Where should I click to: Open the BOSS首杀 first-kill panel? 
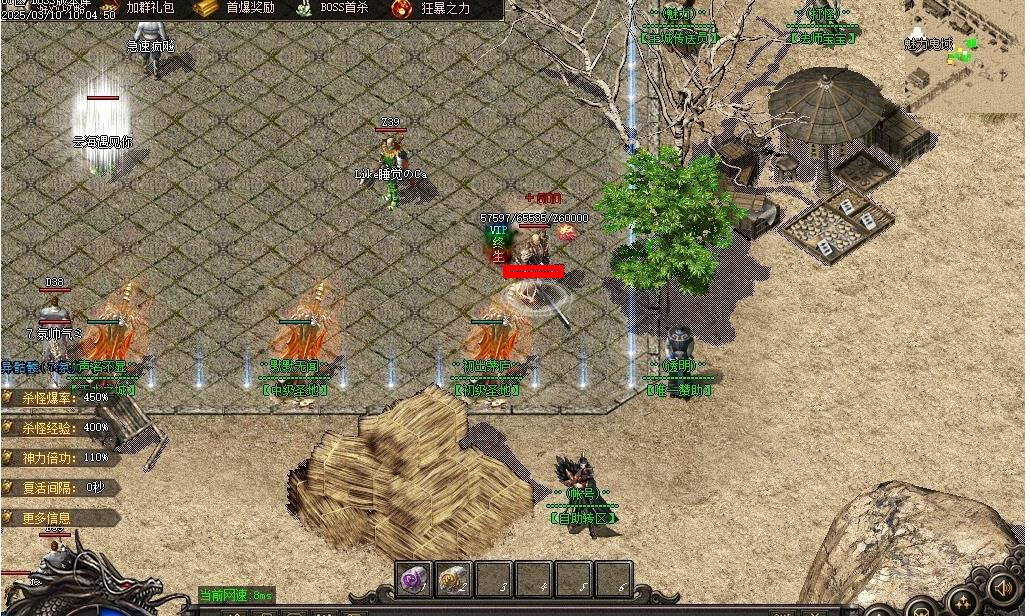click(333, 8)
